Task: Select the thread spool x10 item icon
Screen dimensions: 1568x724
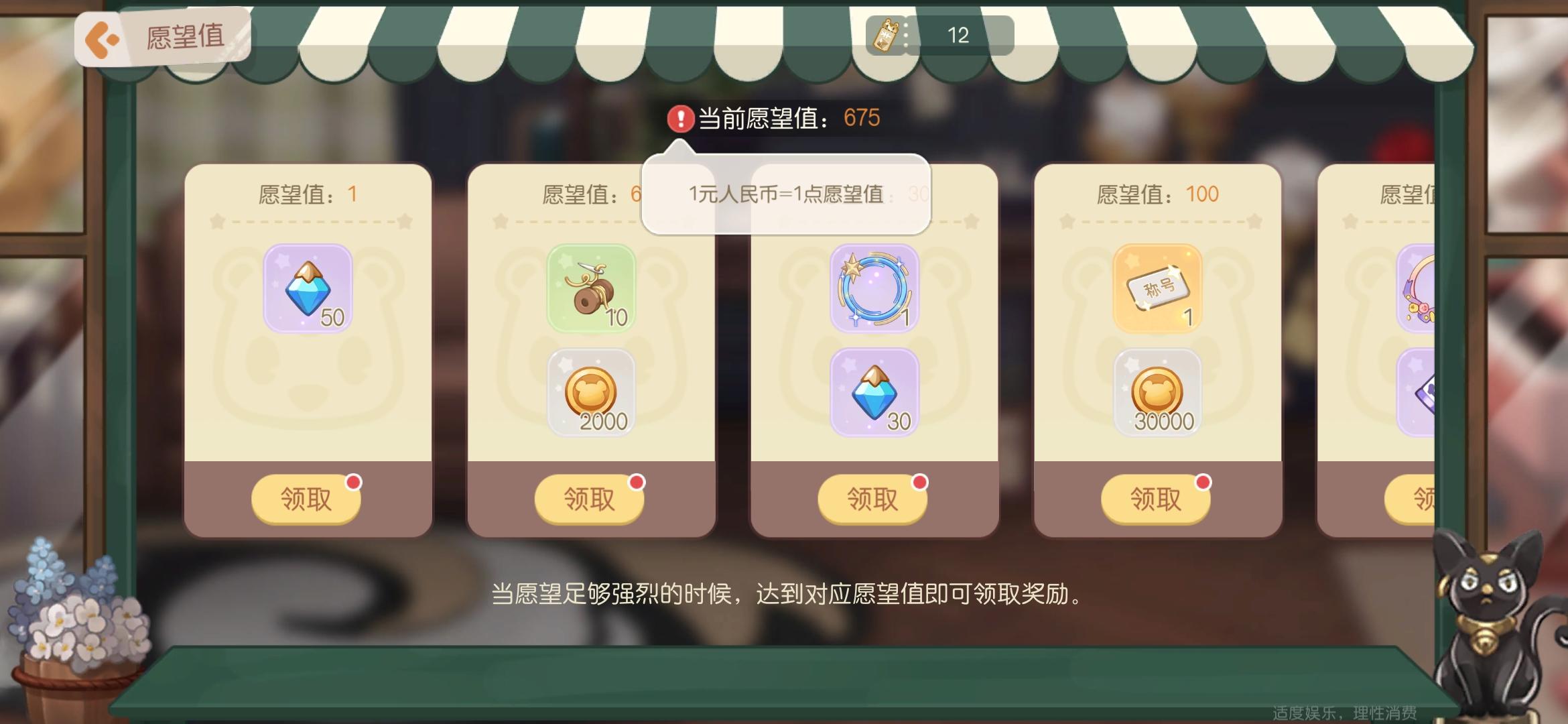Action: (x=591, y=288)
